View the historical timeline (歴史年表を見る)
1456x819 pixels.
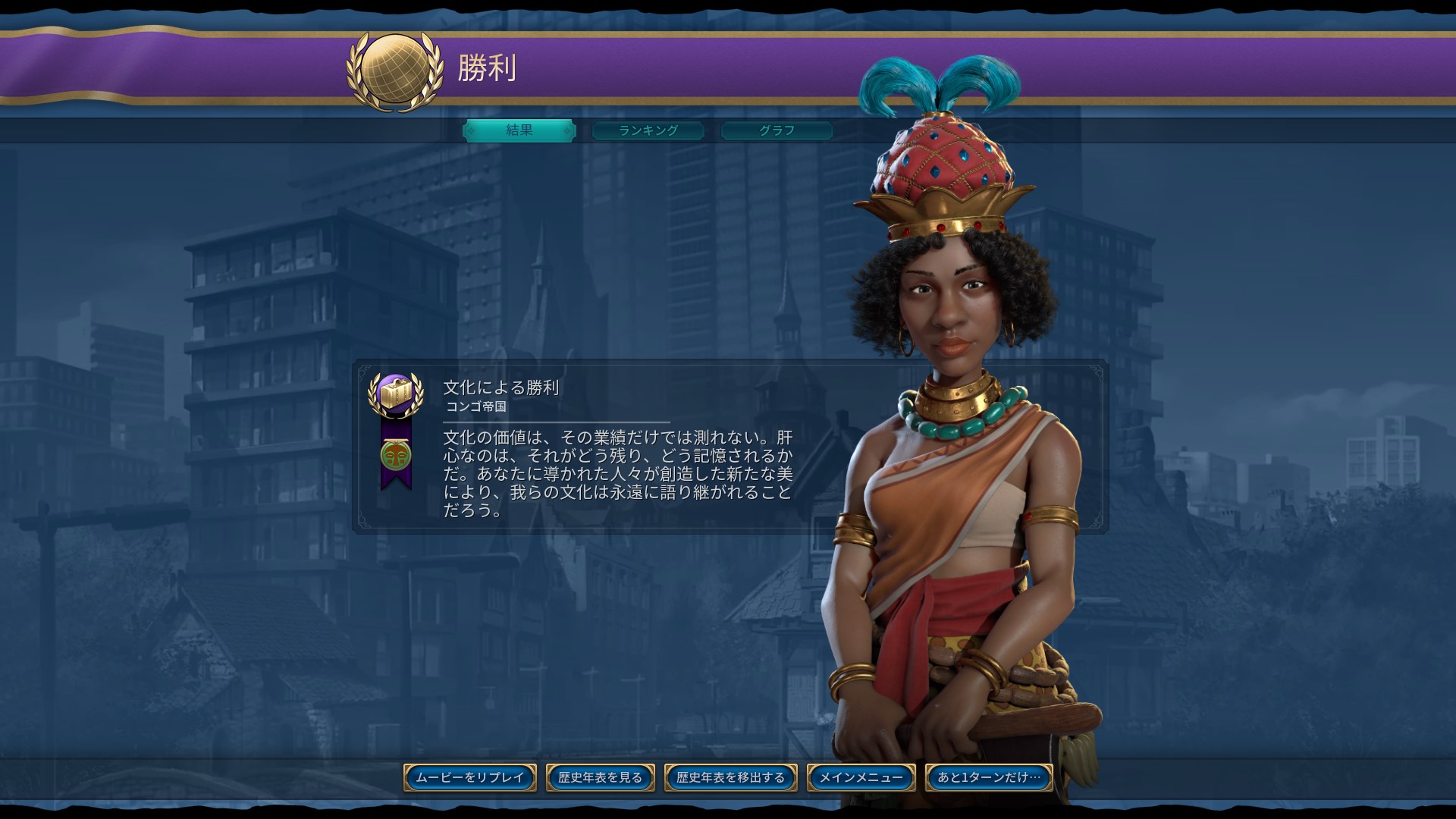click(x=601, y=777)
